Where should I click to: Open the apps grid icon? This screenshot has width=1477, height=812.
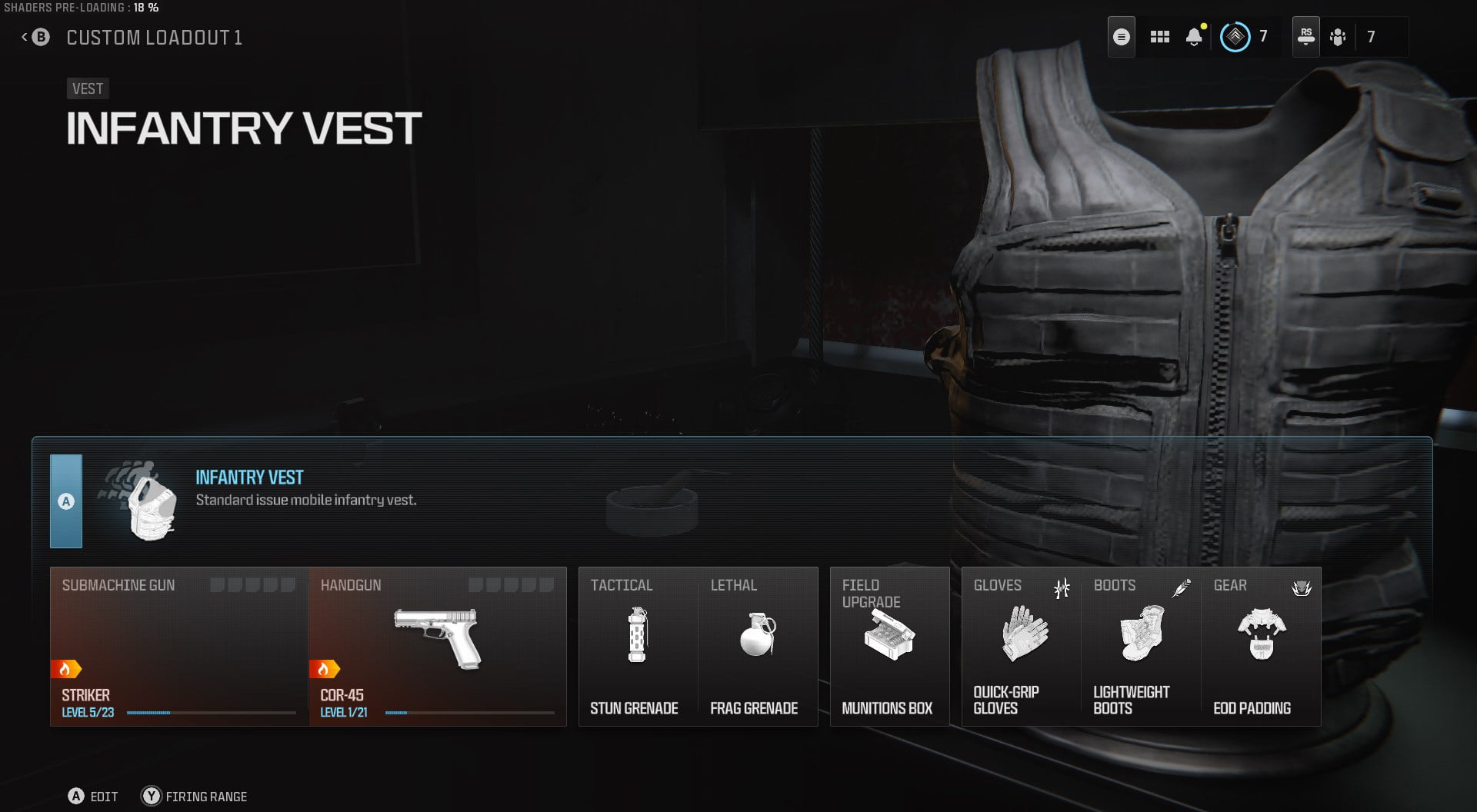[1159, 35]
